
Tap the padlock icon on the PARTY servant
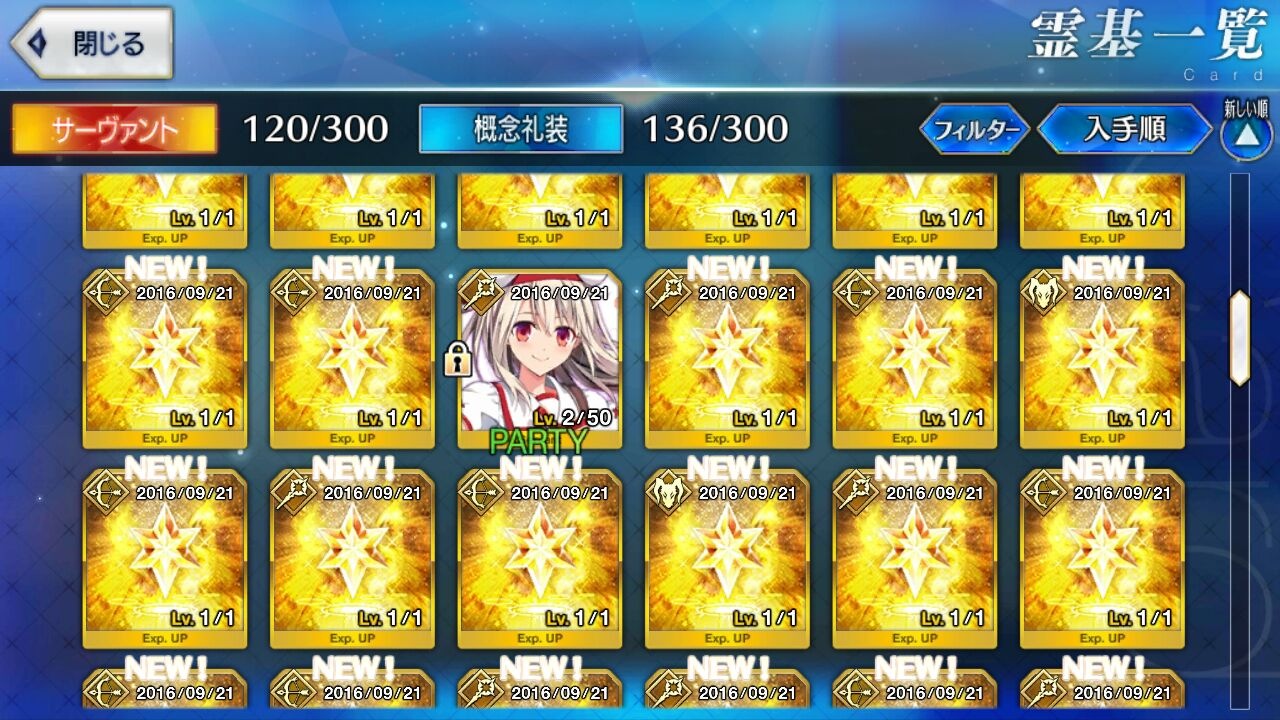point(457,359)
